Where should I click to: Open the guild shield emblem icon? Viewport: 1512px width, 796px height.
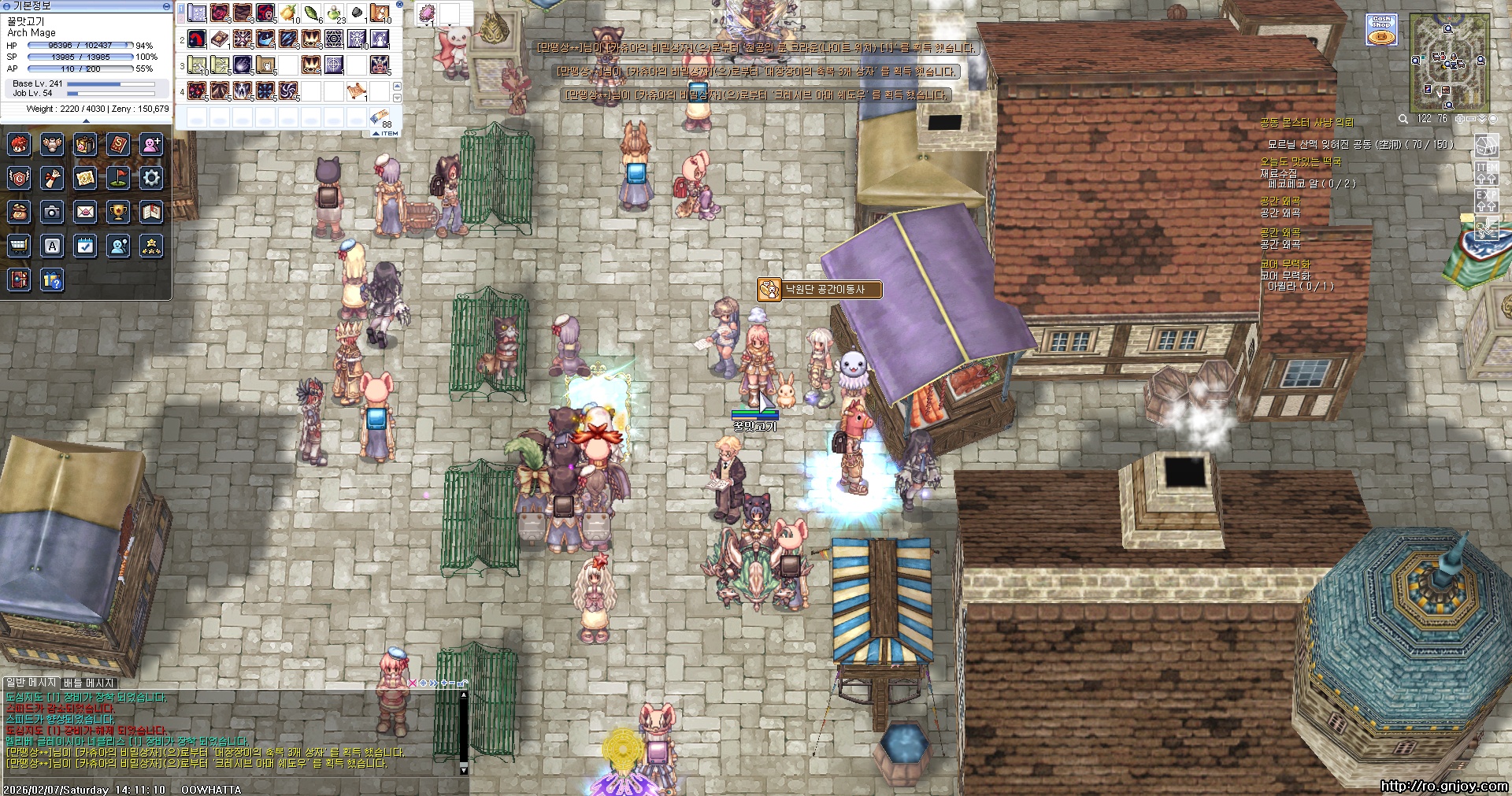19,178
